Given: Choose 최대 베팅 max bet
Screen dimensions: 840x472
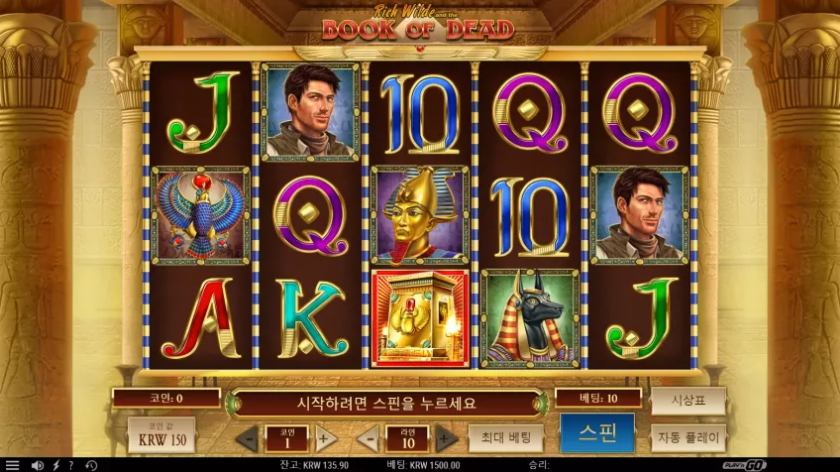Looking at the screenshot, I should (505, 438).
